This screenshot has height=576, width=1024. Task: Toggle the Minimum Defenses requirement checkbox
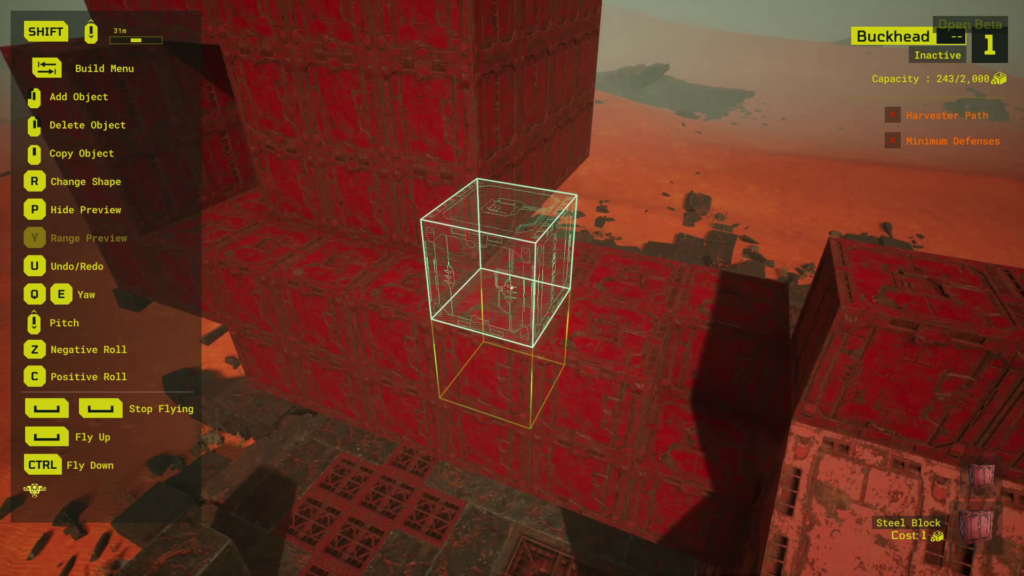coord(892,141)
